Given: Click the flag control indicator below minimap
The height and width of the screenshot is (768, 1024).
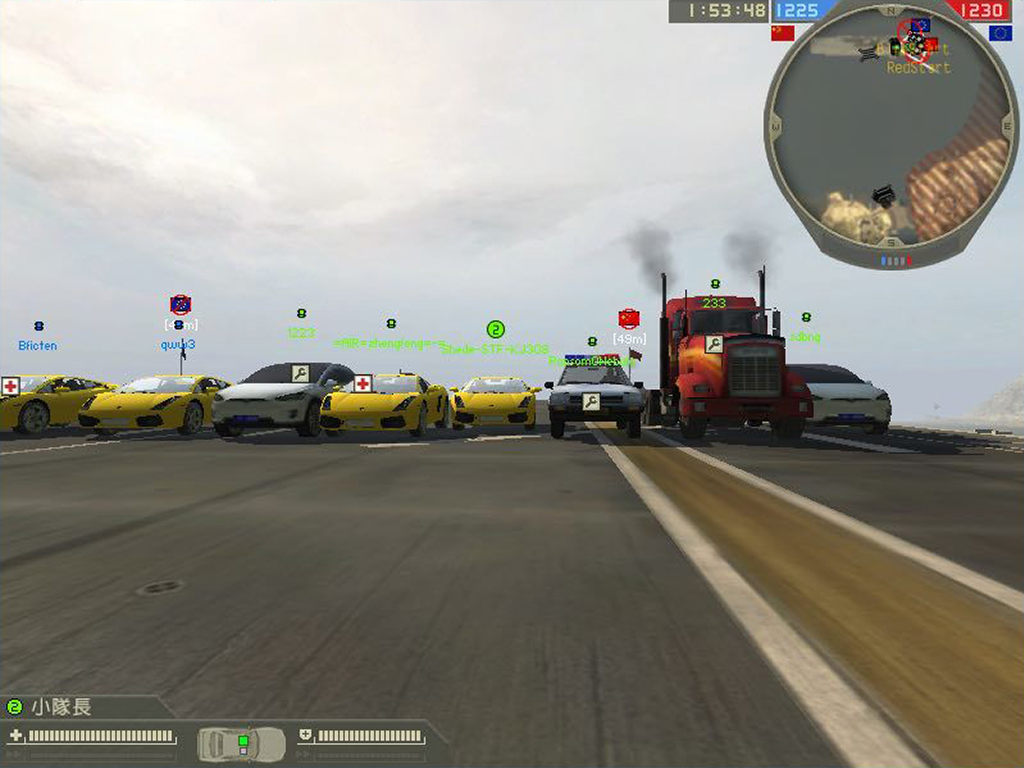Looking at the screenshot, I should point(895,261).
